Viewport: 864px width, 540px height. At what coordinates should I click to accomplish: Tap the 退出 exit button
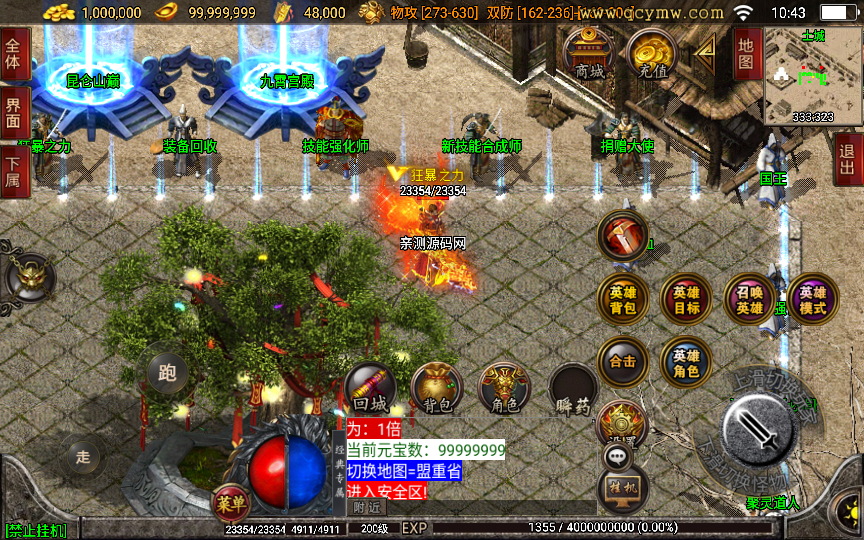tap(849, 160)
